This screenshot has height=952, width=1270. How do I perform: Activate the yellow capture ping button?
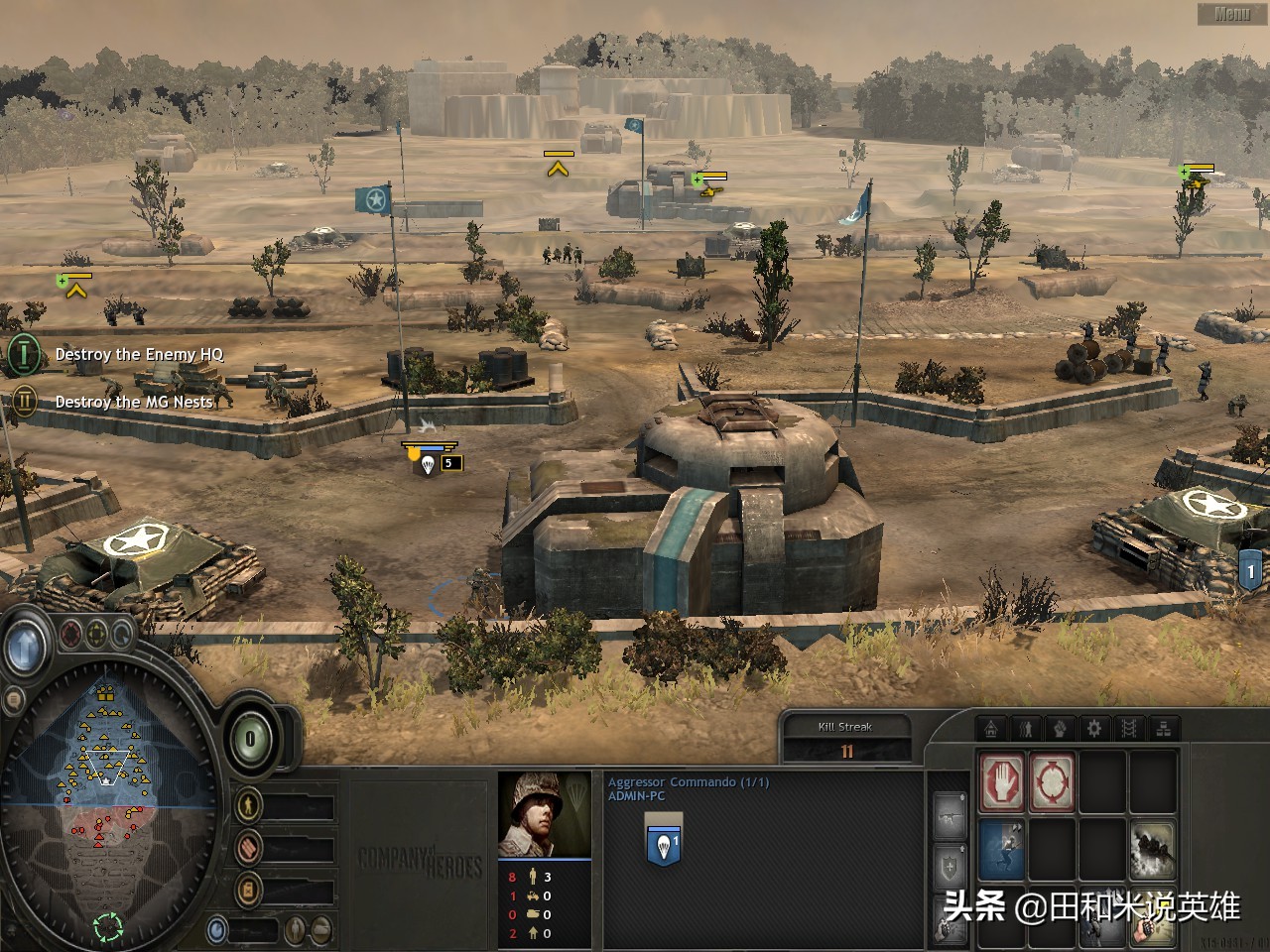(x=97, y=633)
